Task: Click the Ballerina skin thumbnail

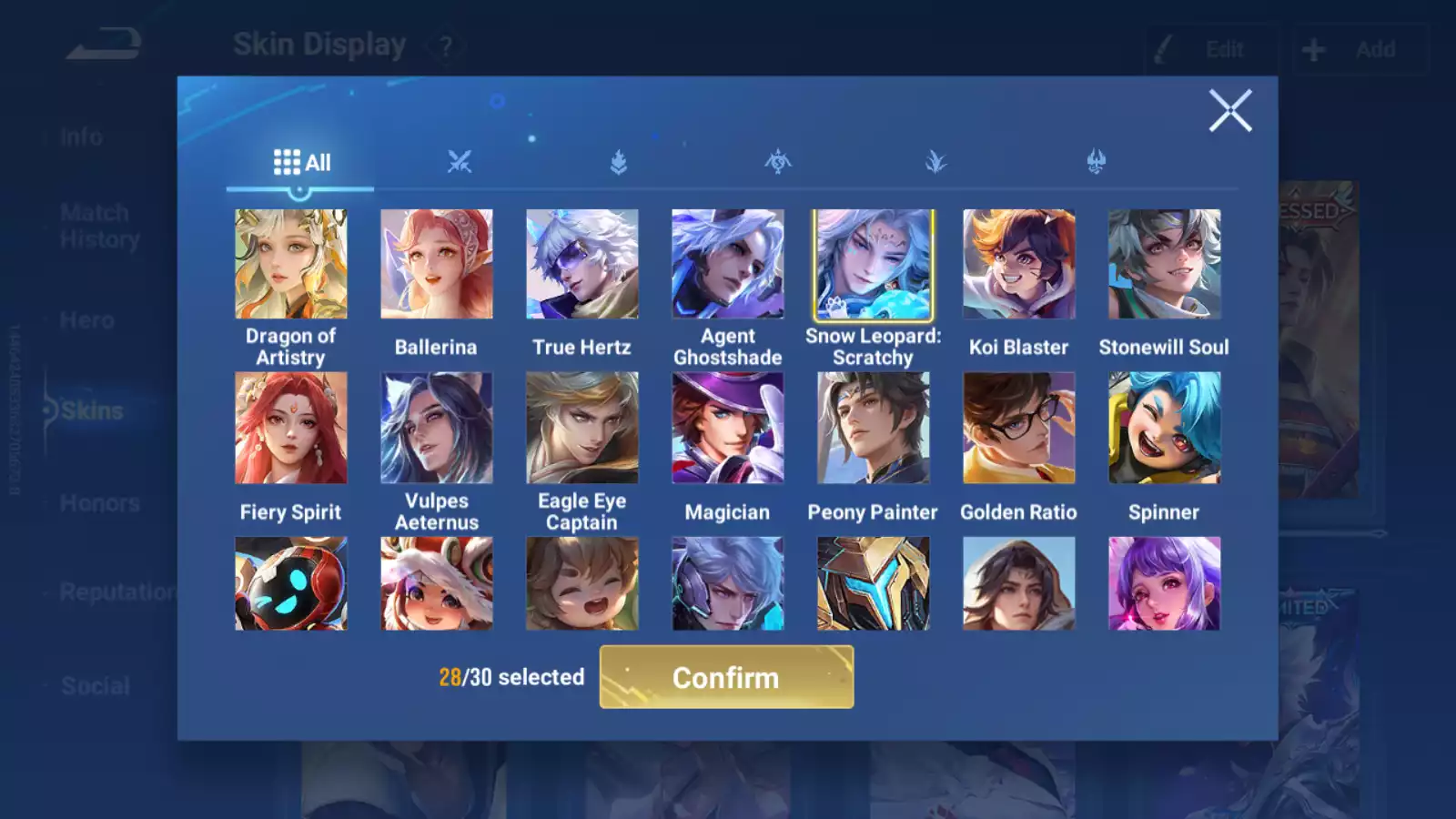Action: [437, 263]
